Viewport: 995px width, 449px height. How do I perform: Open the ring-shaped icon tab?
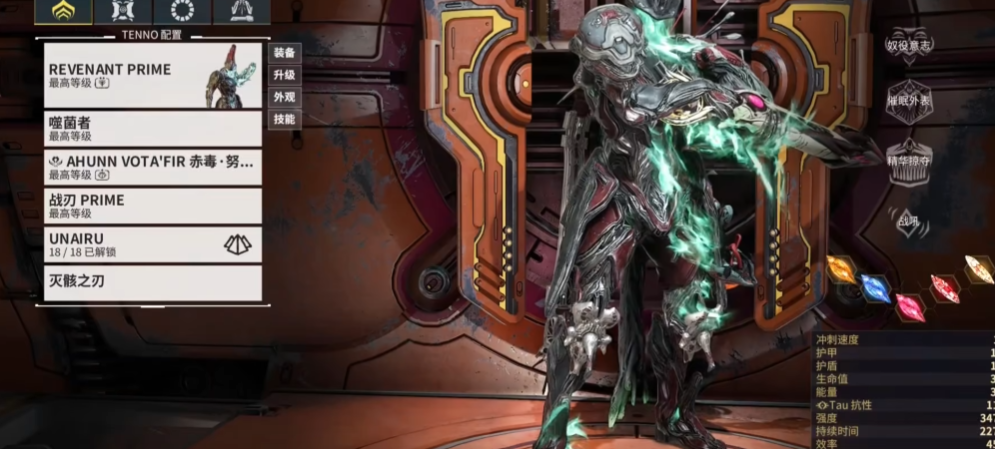(182, 12)
